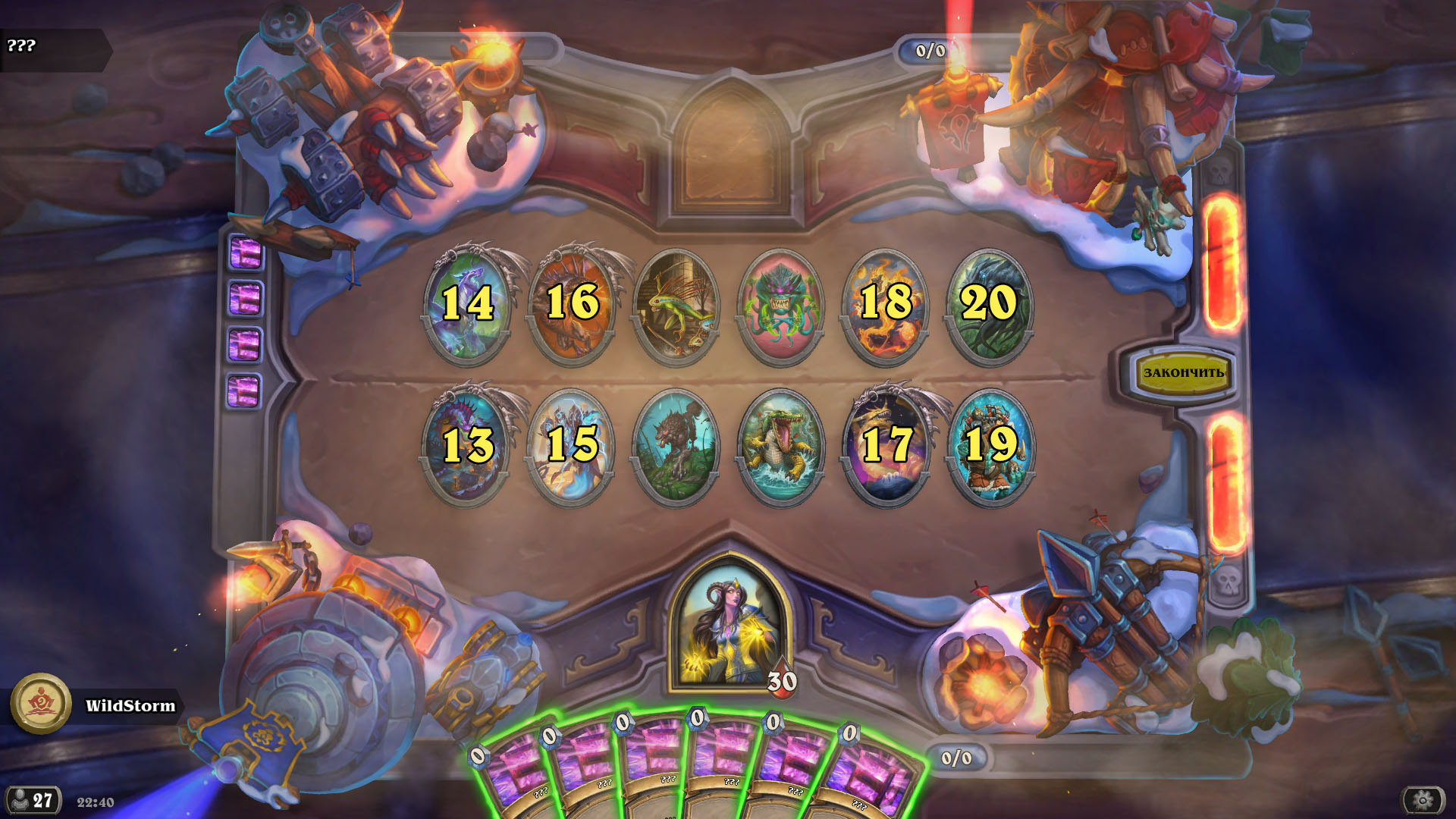1456x819 pixels.
Task: Choose the roaring crocodile minion
Action: point(780,446)
